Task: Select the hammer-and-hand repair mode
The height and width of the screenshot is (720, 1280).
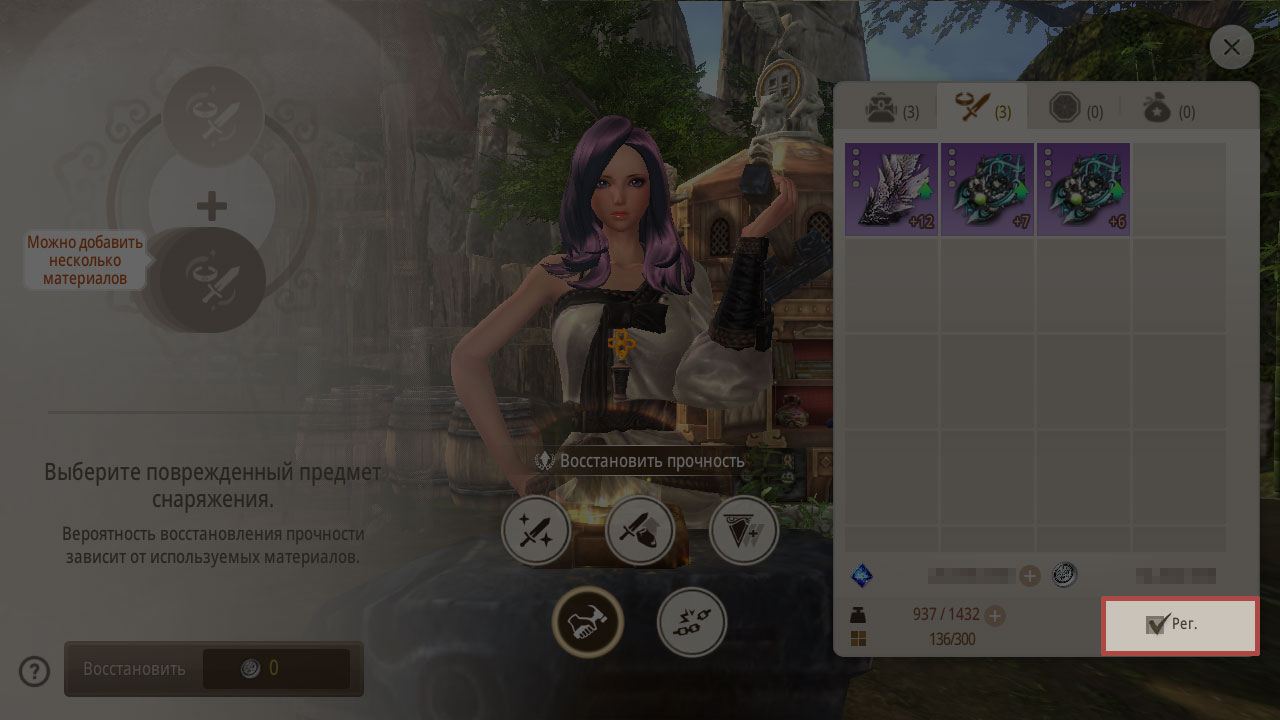Action: (x=588, y=622)
